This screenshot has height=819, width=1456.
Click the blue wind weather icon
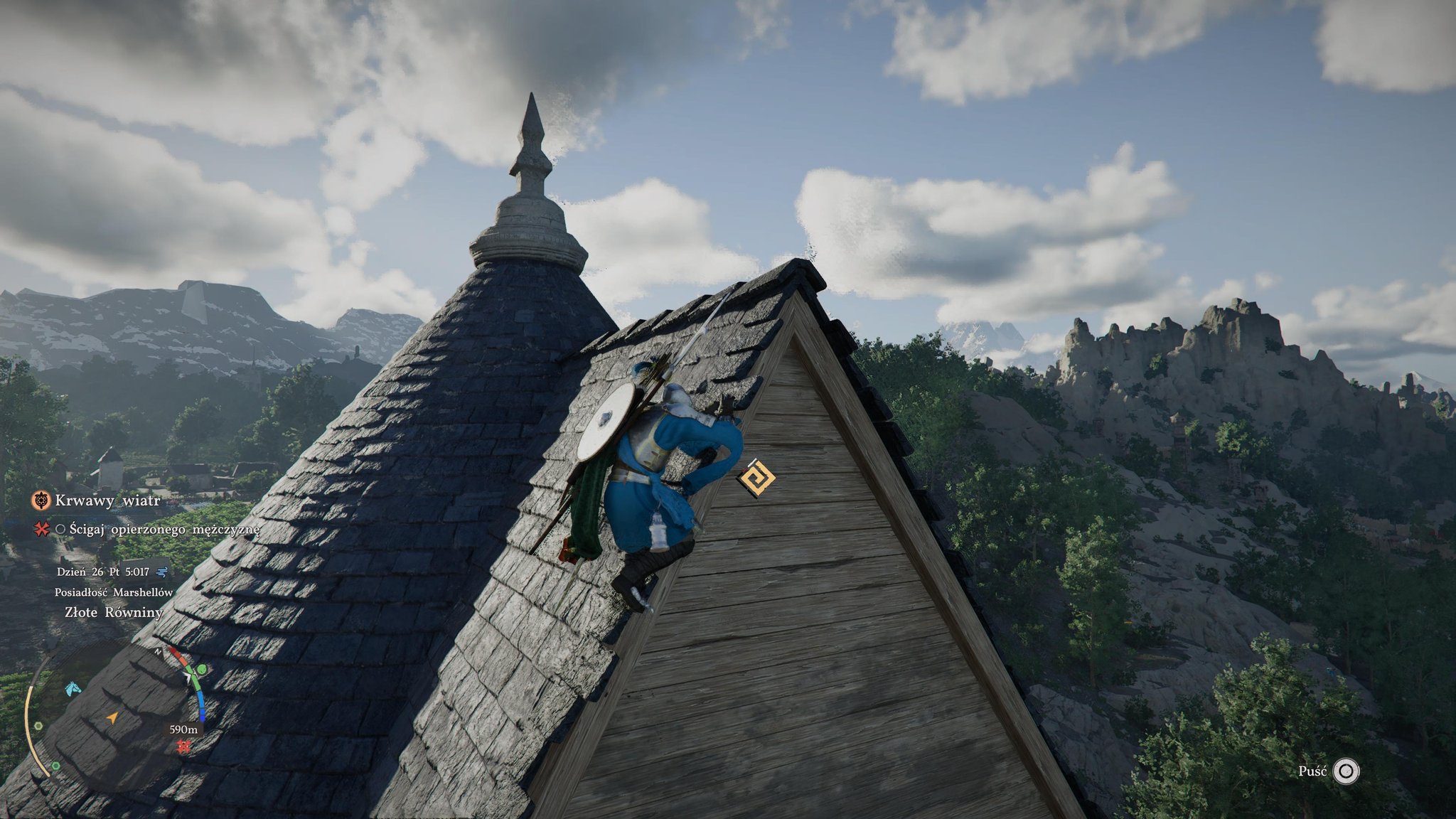161,571
